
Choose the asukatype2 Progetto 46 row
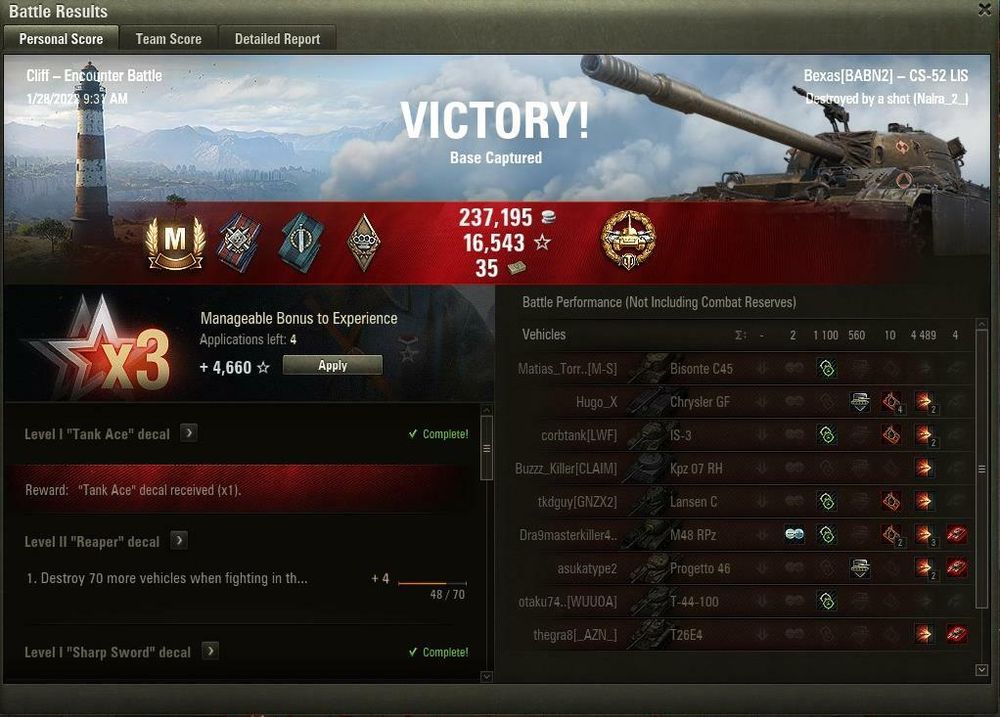[700, 568]
